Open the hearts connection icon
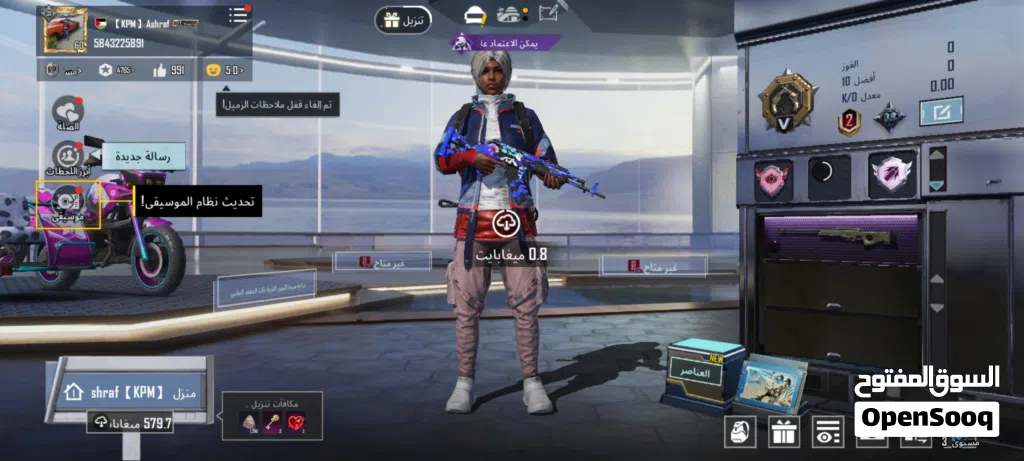Viewport: 1024px width, 461px height. click(x=68, y=114)
